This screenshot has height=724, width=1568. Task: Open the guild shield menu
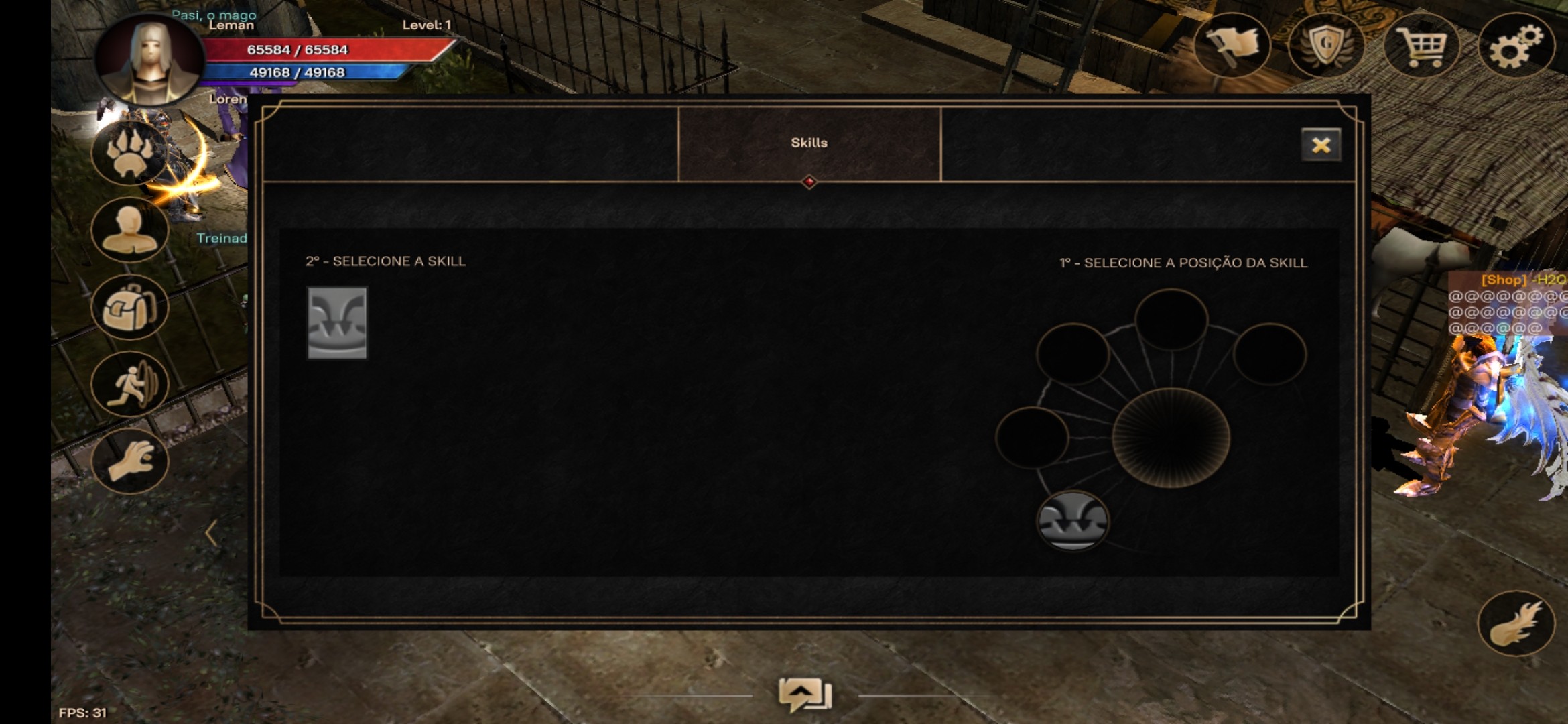tap(1326, 46)
